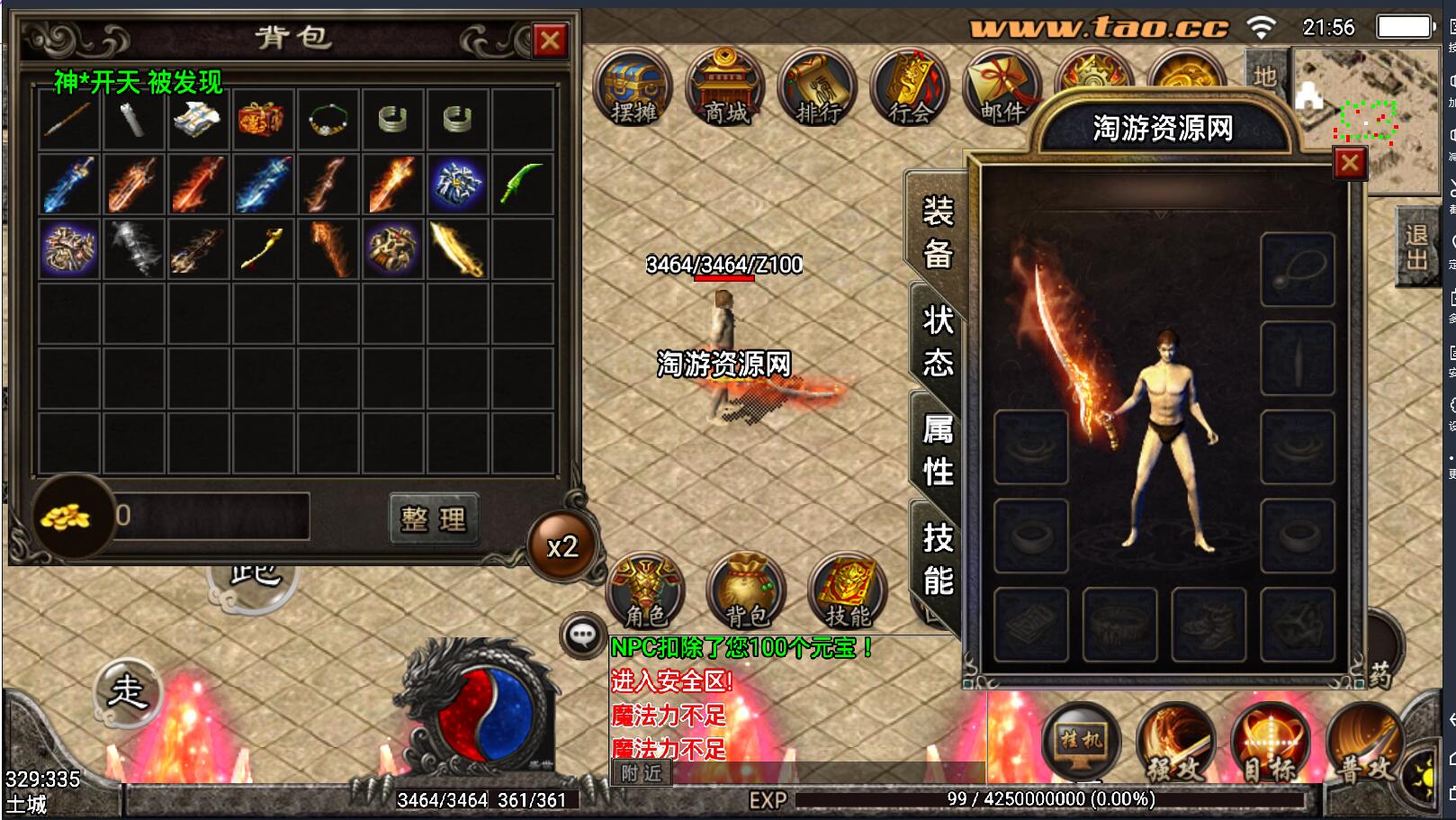
Task: Open the 摆摊 stall icon
Action: pyautogui.click(x=634, y=89)
